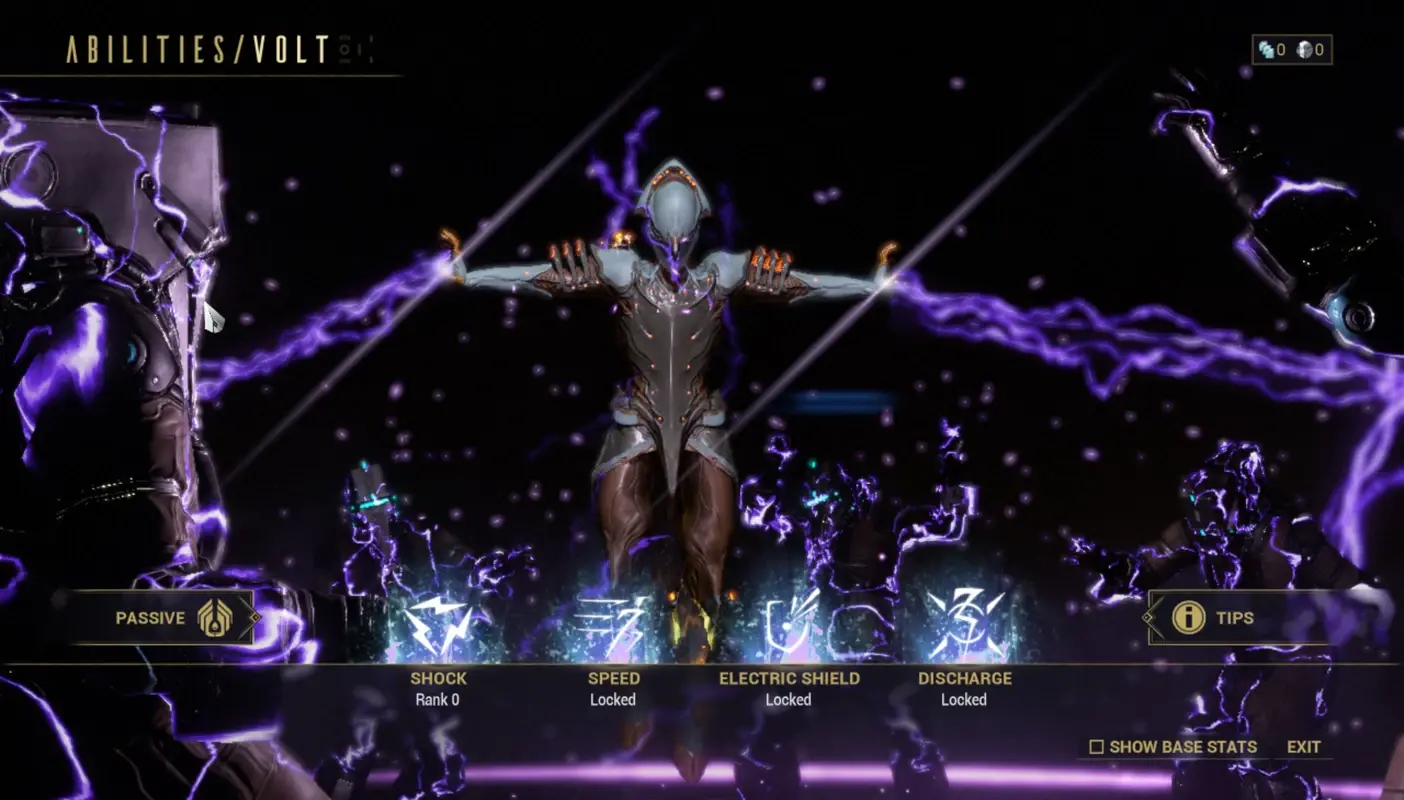Click EXIT to leave abilities screen
This screenshot has width=1404, height=800.
click(1303, 747)
